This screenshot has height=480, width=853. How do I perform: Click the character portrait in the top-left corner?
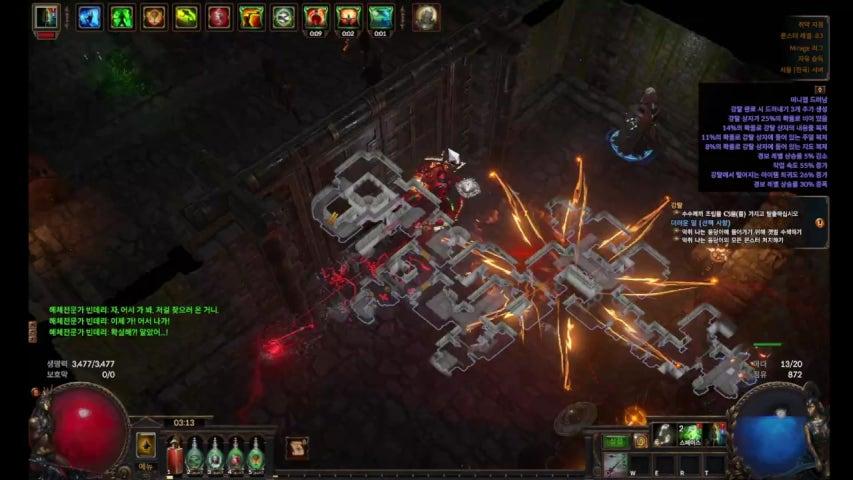coord(45,17)
